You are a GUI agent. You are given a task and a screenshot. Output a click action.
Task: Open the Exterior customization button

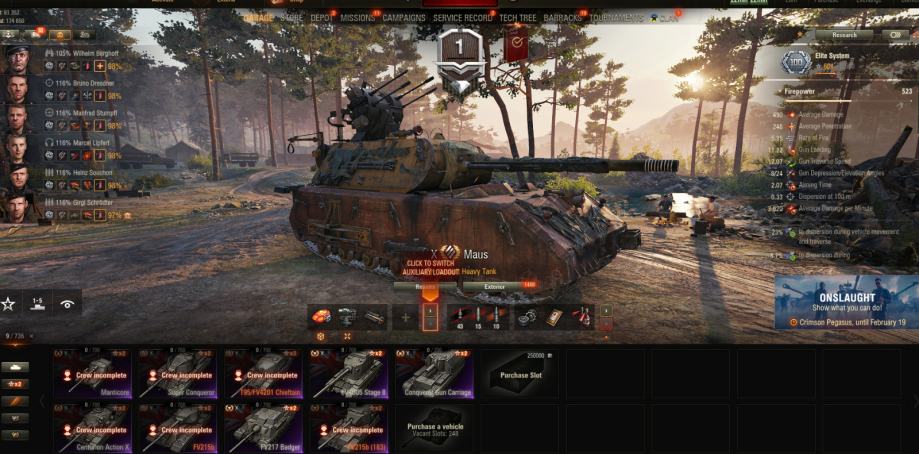coord(497,286)
